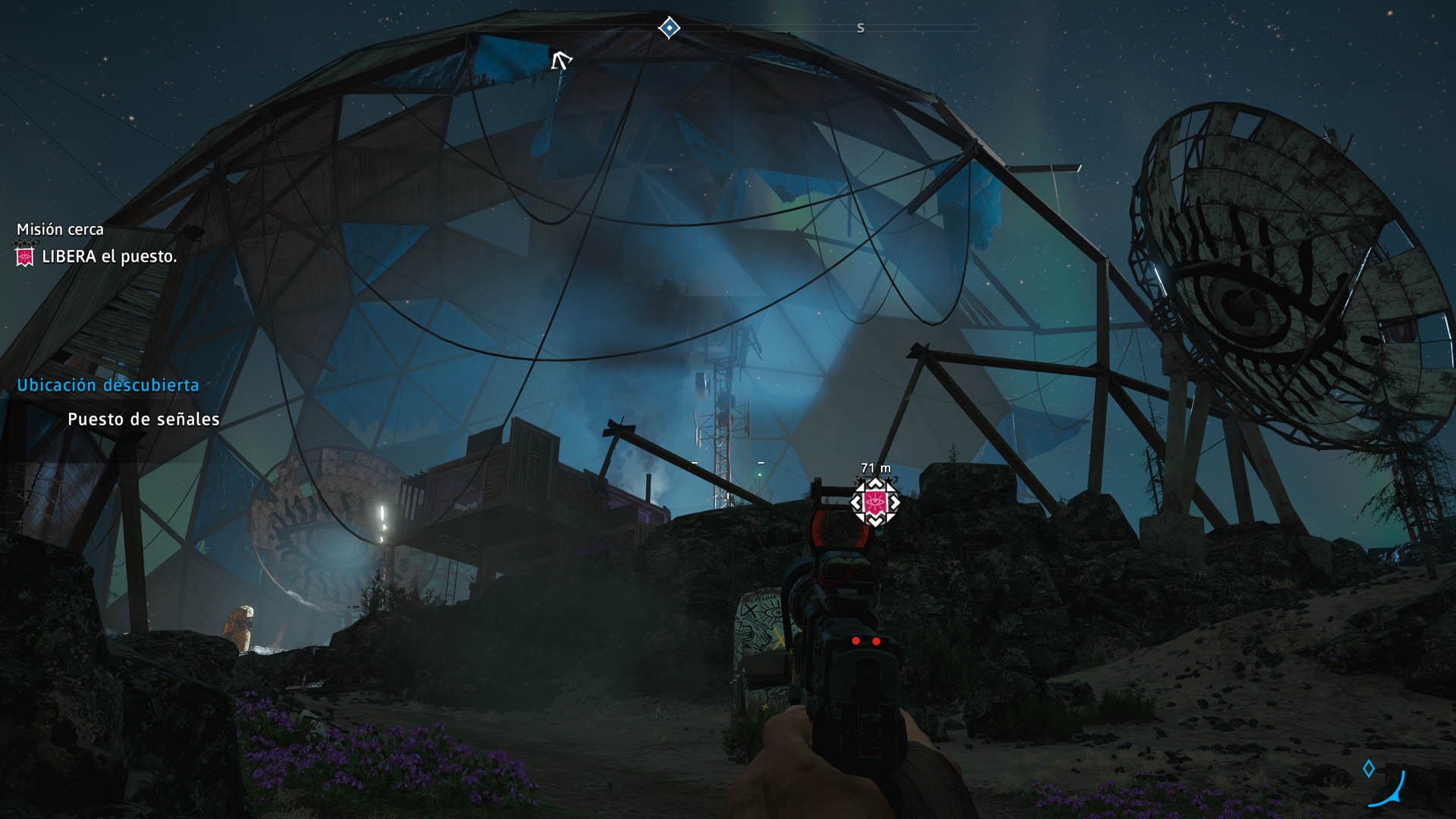Screen dimensions: 1456x819
Task: Select the pink outpost marker showing 71 m
Action: (874, 502)
